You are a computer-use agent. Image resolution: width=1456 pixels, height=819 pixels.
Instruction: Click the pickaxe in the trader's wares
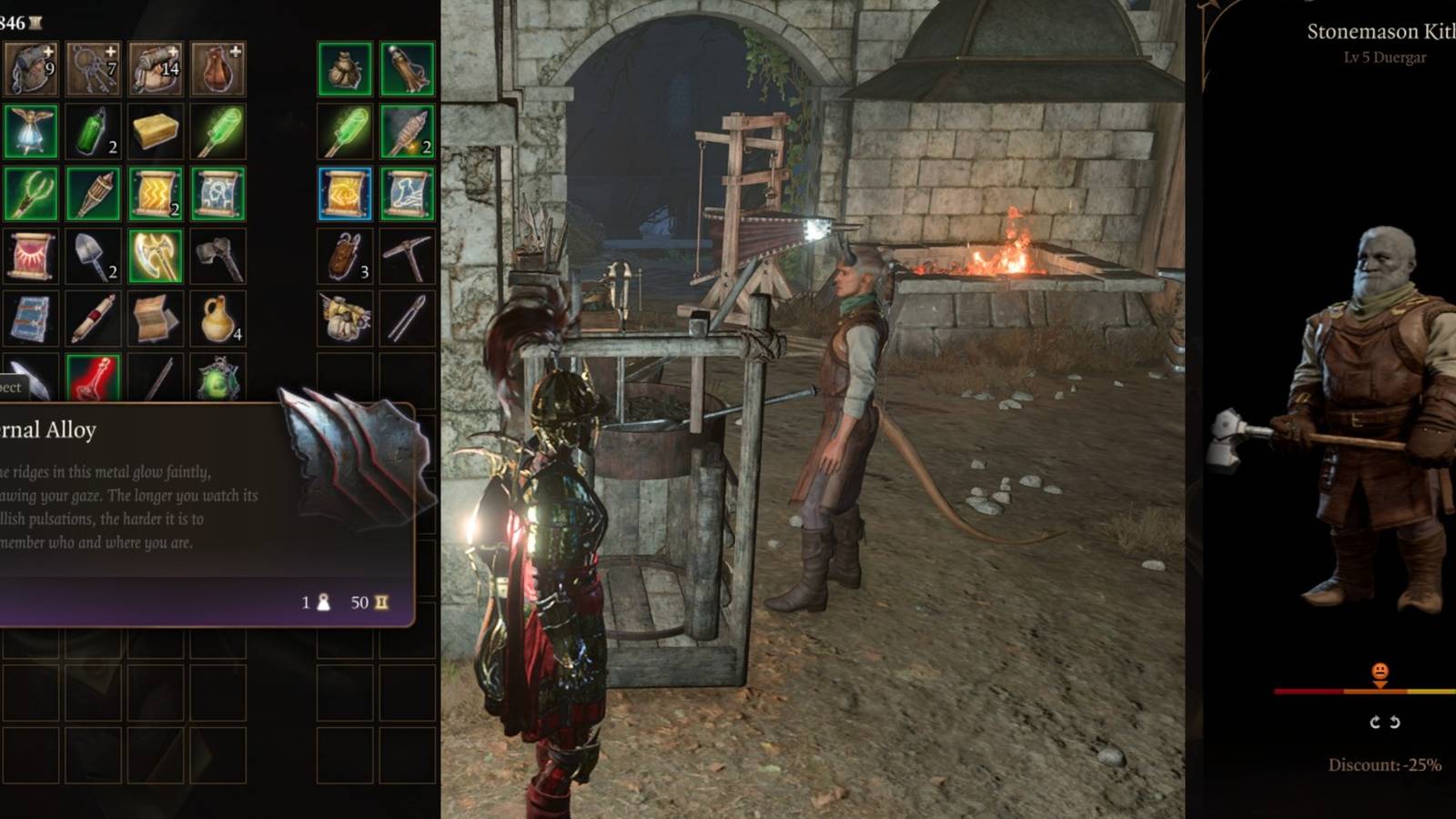click(x=409, y=255)
